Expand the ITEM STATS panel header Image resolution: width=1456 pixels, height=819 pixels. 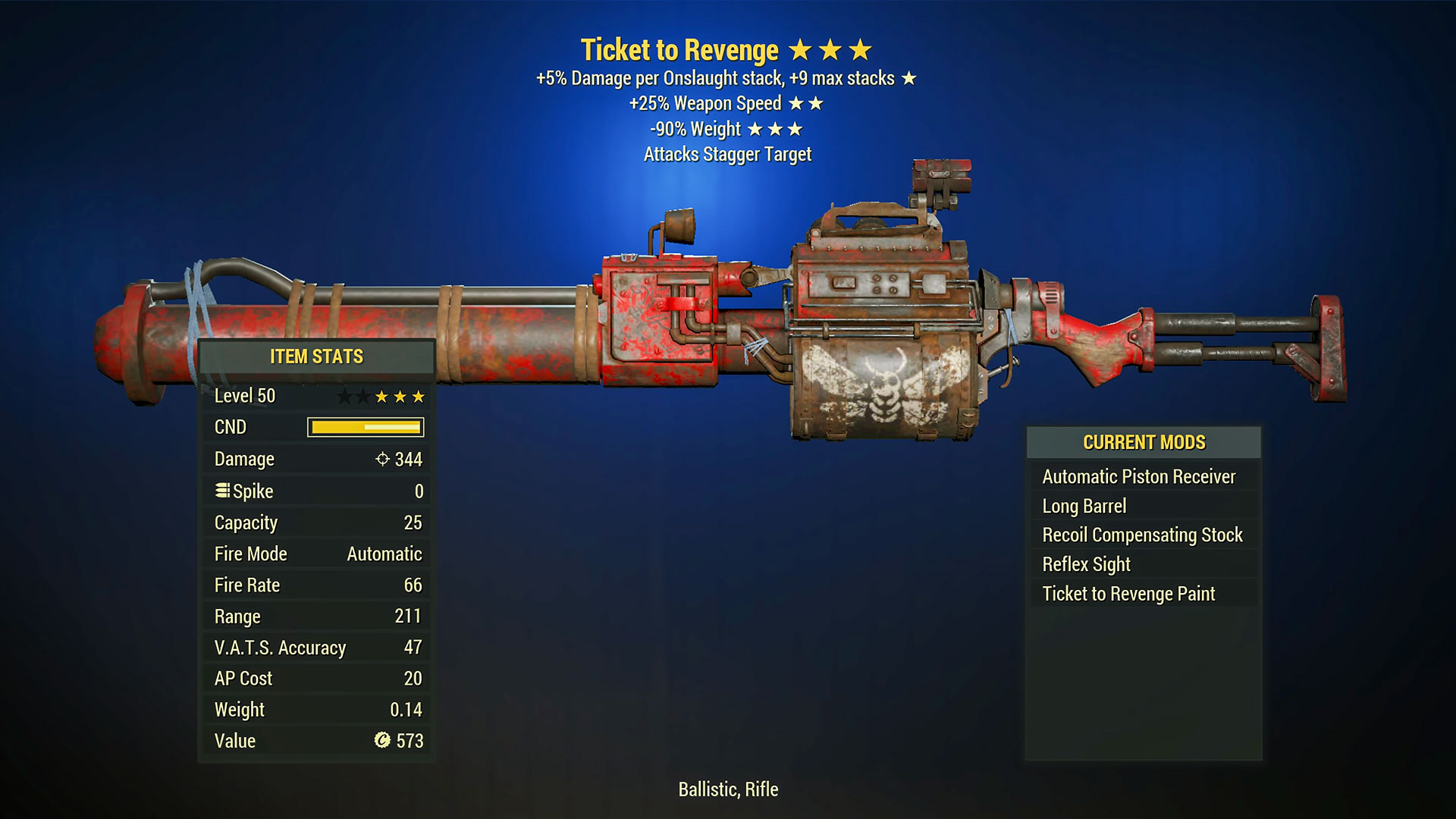(315, 356)
